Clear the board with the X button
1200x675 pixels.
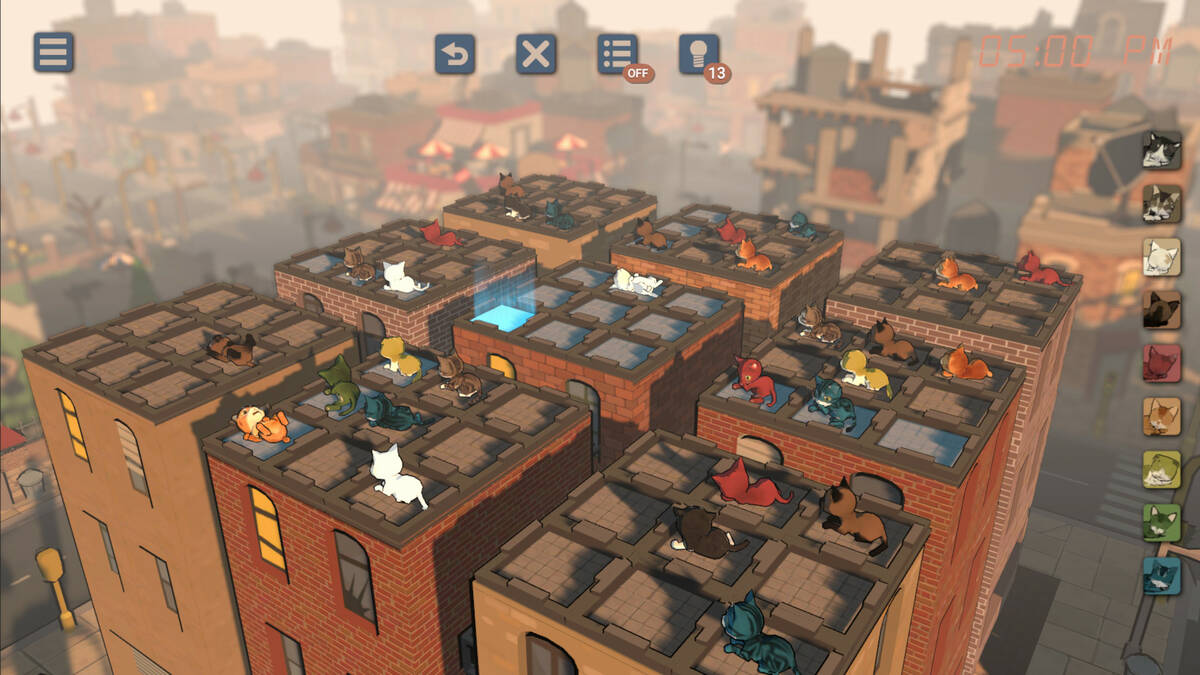pyautogui.click(x=536, y=54)
